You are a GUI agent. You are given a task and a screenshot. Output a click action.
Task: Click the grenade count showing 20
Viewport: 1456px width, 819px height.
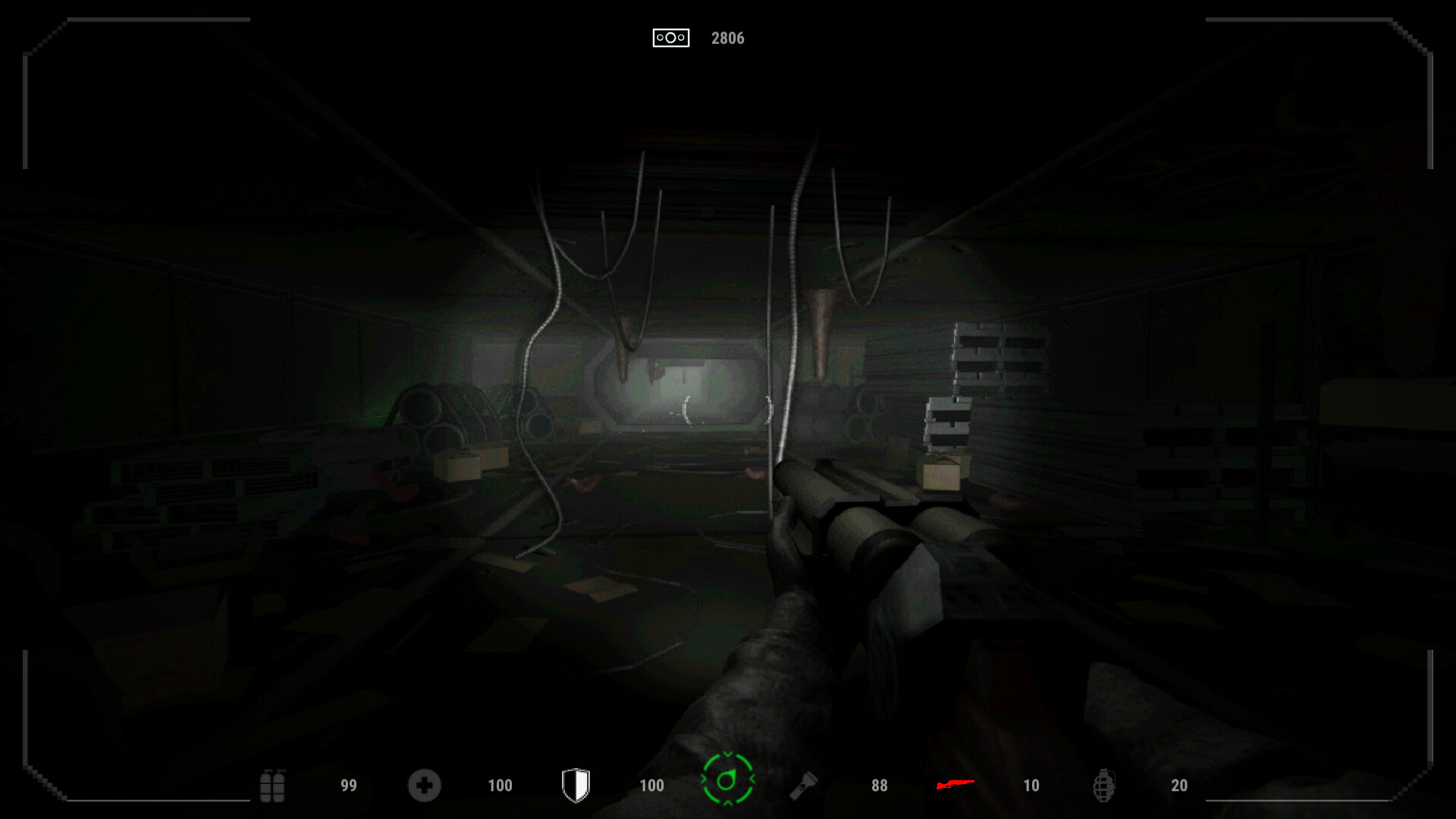pyautogui.click(x=1179, y=785)
